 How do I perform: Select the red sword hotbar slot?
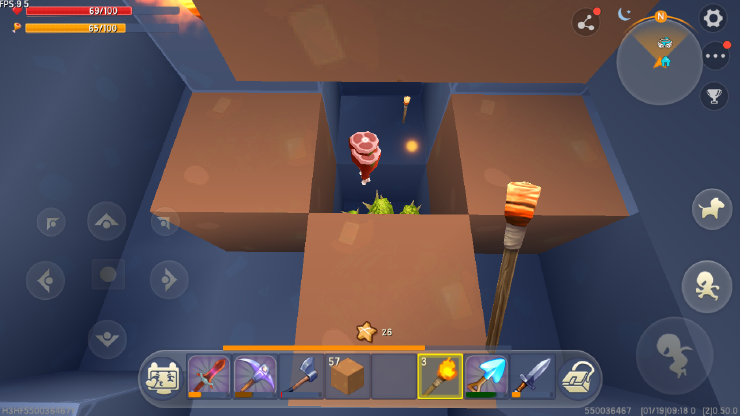[x=209, y=376]
